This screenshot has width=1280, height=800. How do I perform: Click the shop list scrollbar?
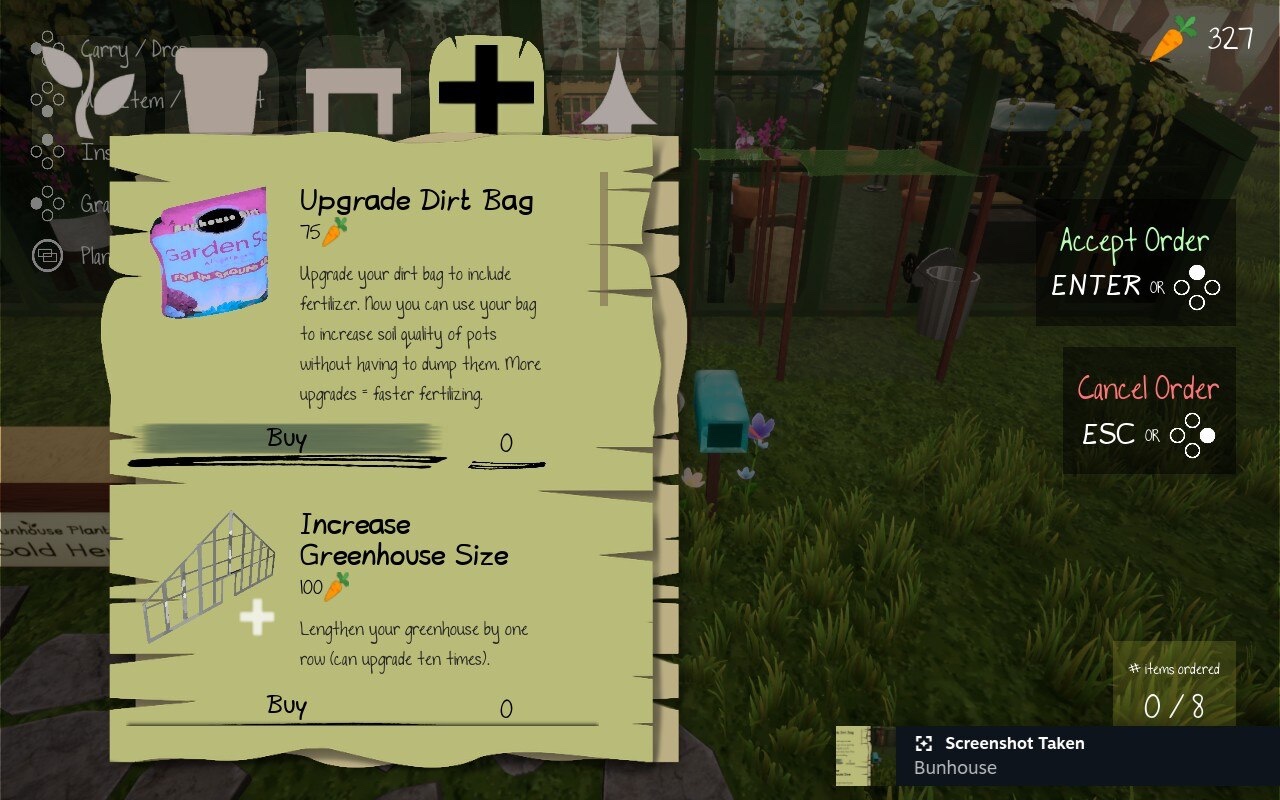(x=603, y=239)
